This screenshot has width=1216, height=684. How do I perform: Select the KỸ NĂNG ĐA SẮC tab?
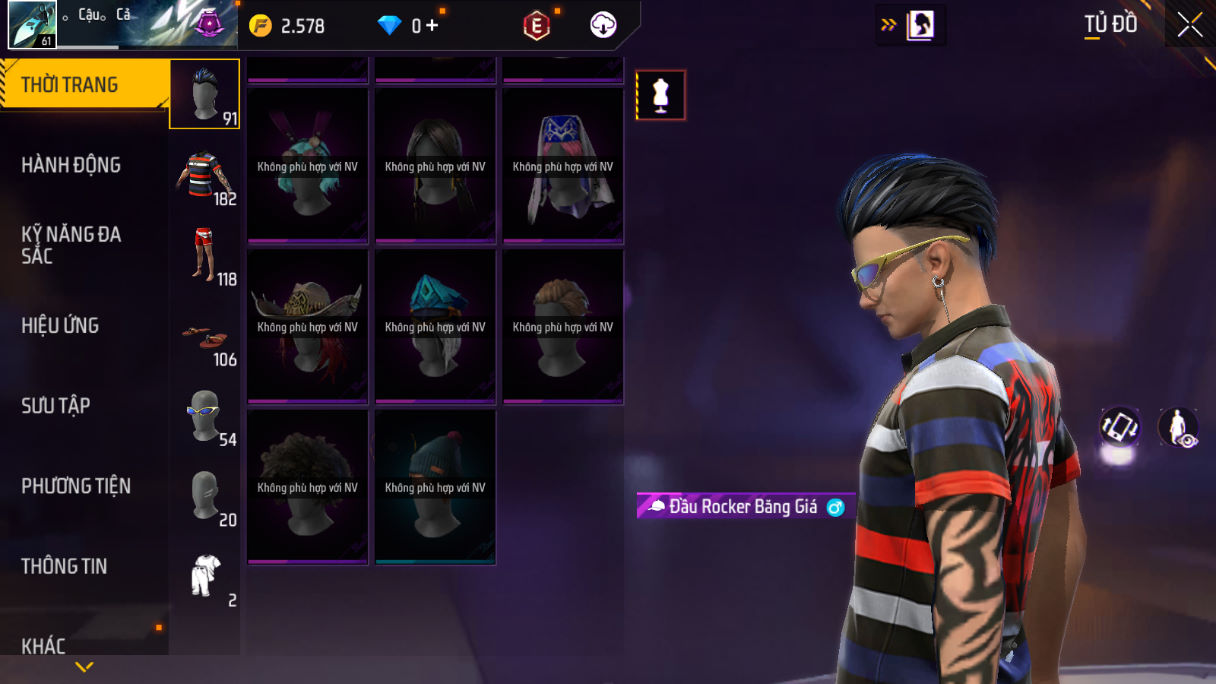(71, 245)
